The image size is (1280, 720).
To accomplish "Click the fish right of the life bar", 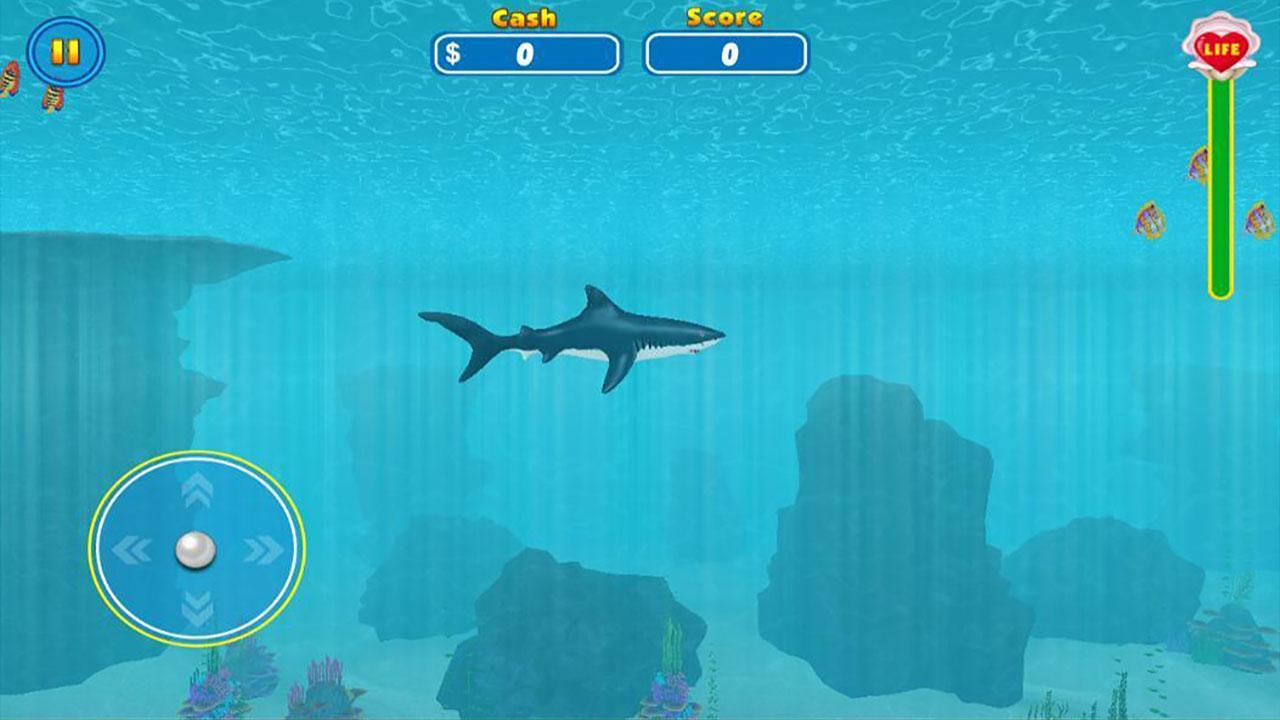I will click(x=1260, y=218).
